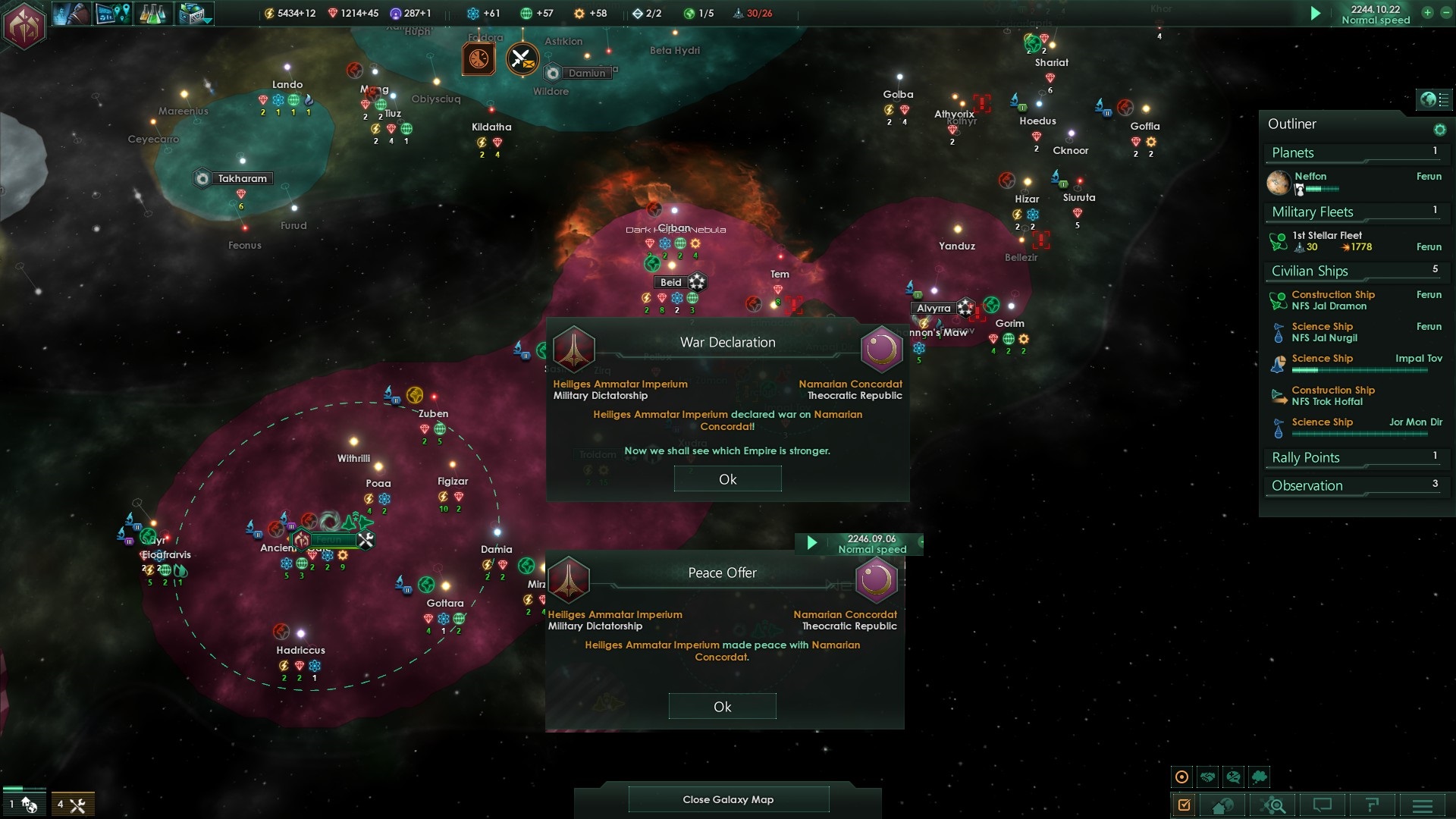Open the crossed-swords war alert icon

point(522,59)
